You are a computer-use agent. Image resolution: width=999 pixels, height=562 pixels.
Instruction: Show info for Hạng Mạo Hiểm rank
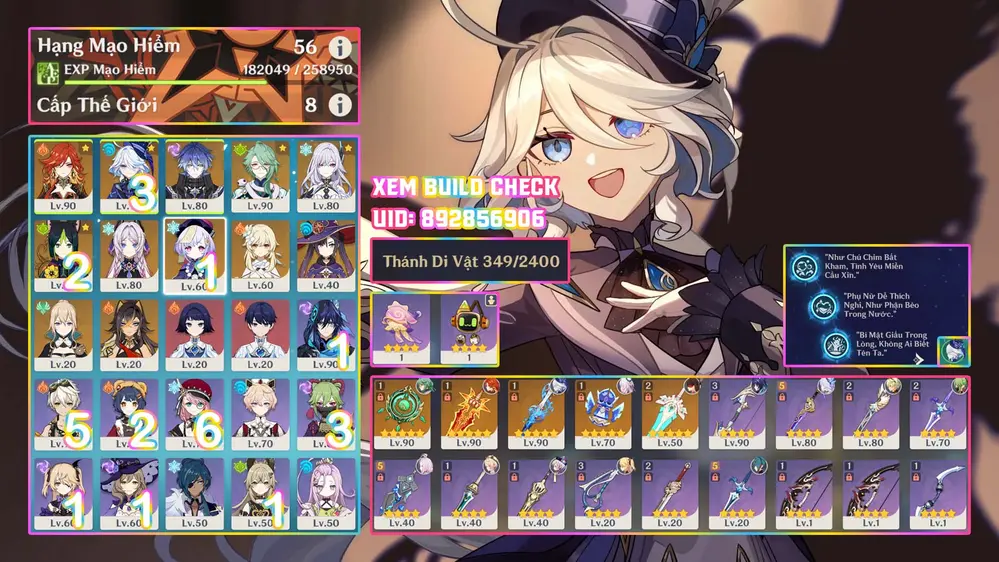(x=340, y=48)
